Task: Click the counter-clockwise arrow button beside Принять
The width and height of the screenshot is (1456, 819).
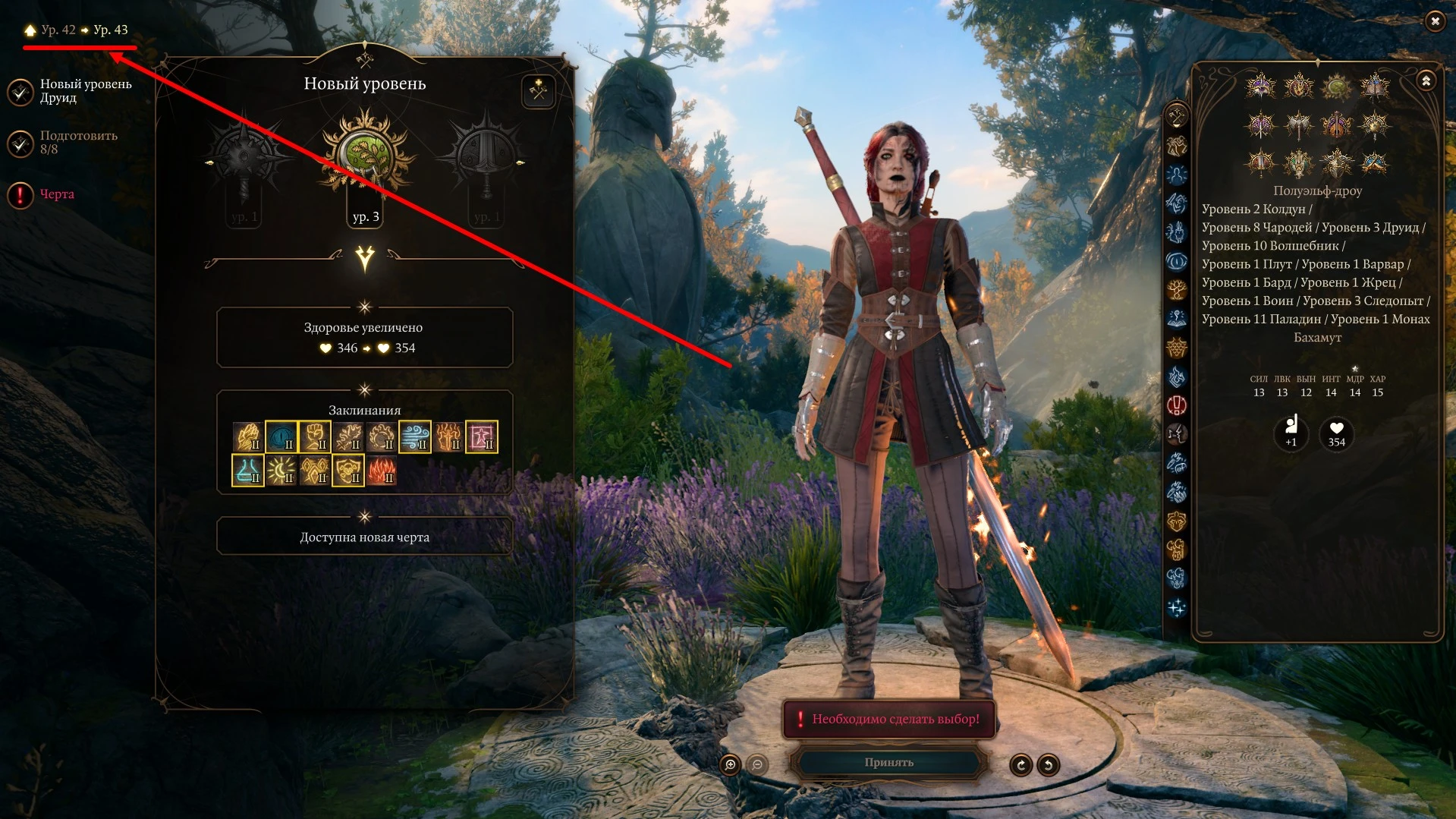Action: click(x=1048, y=764)
